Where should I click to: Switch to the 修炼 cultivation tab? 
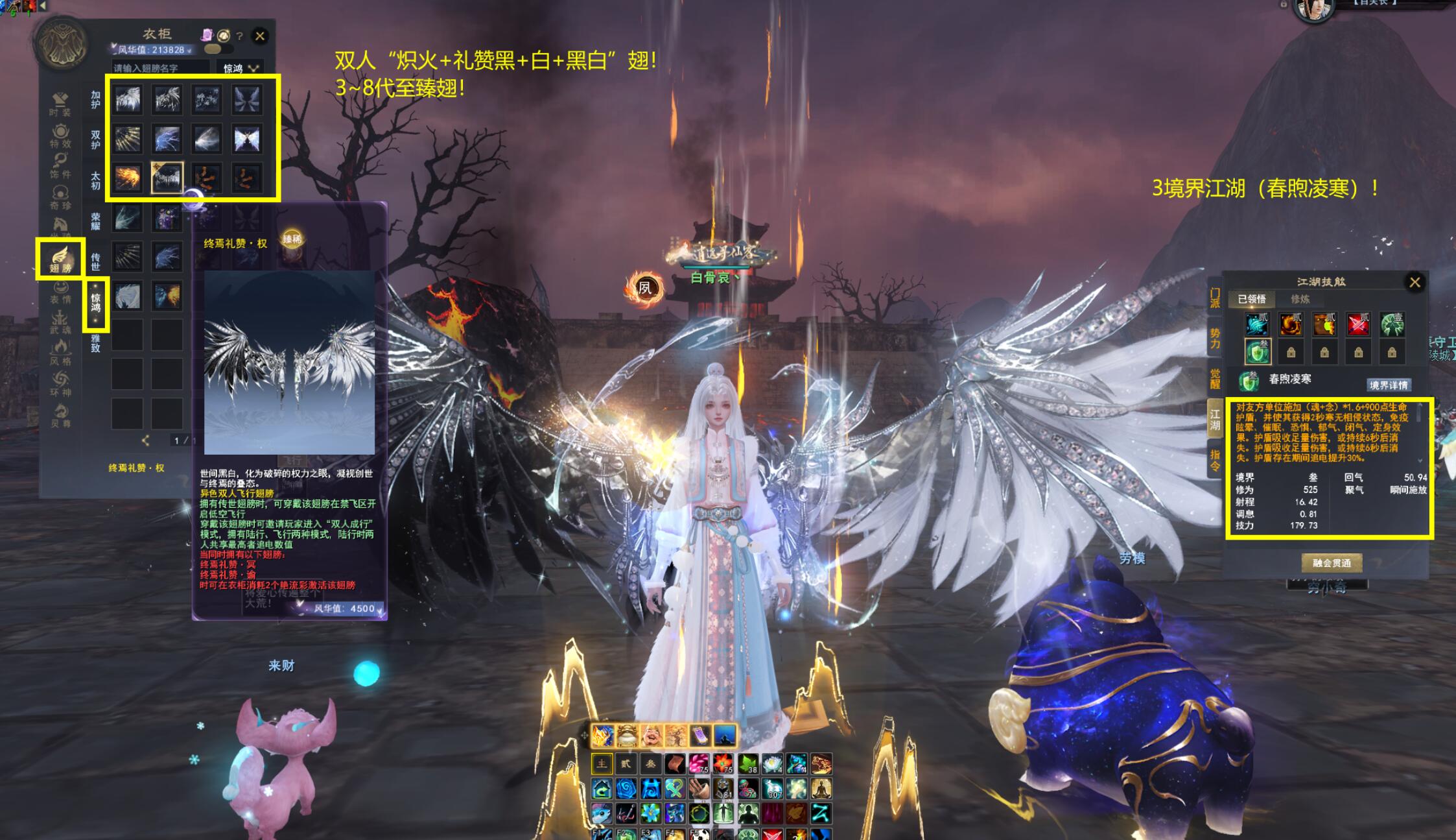[1300, 299]
